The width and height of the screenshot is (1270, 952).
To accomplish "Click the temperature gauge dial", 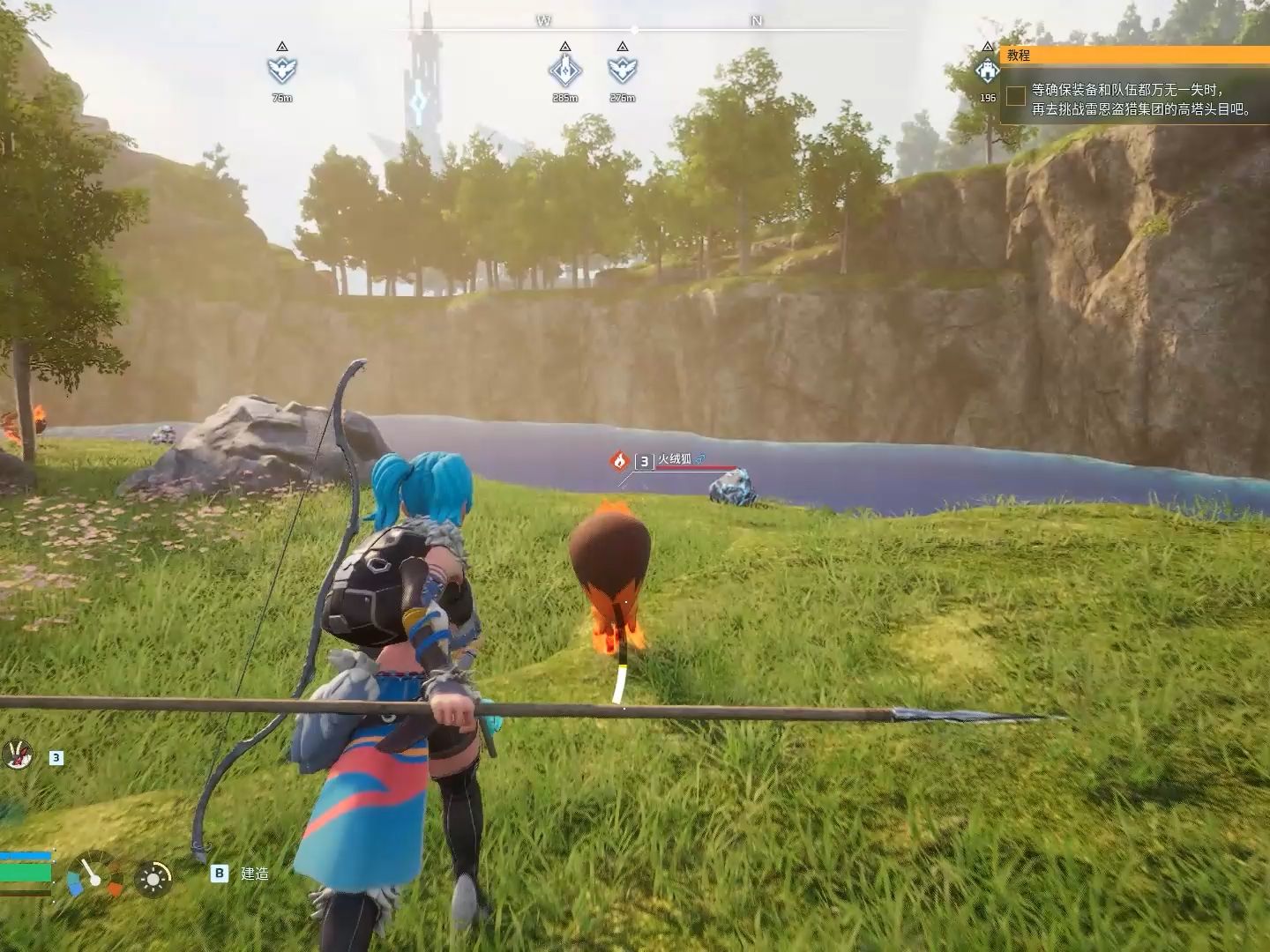I will pos(95,875).
